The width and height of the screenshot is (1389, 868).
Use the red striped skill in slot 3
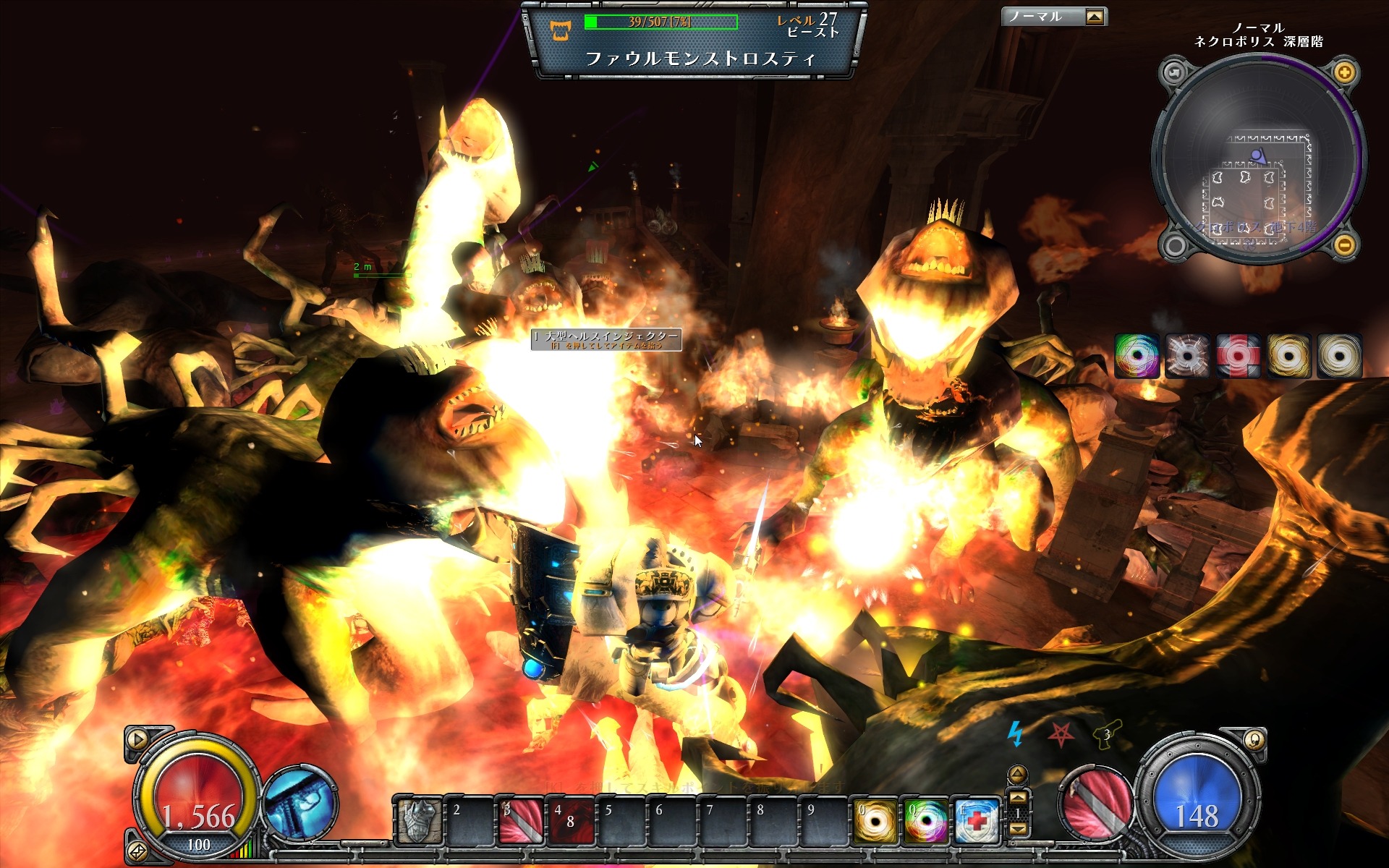520,821
